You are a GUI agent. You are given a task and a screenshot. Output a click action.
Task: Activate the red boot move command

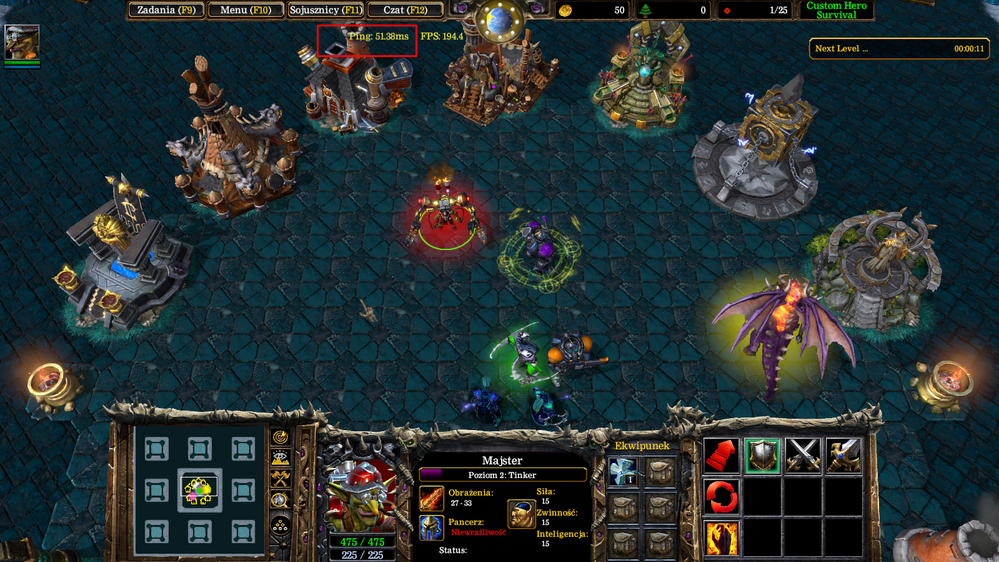point(721,456)
